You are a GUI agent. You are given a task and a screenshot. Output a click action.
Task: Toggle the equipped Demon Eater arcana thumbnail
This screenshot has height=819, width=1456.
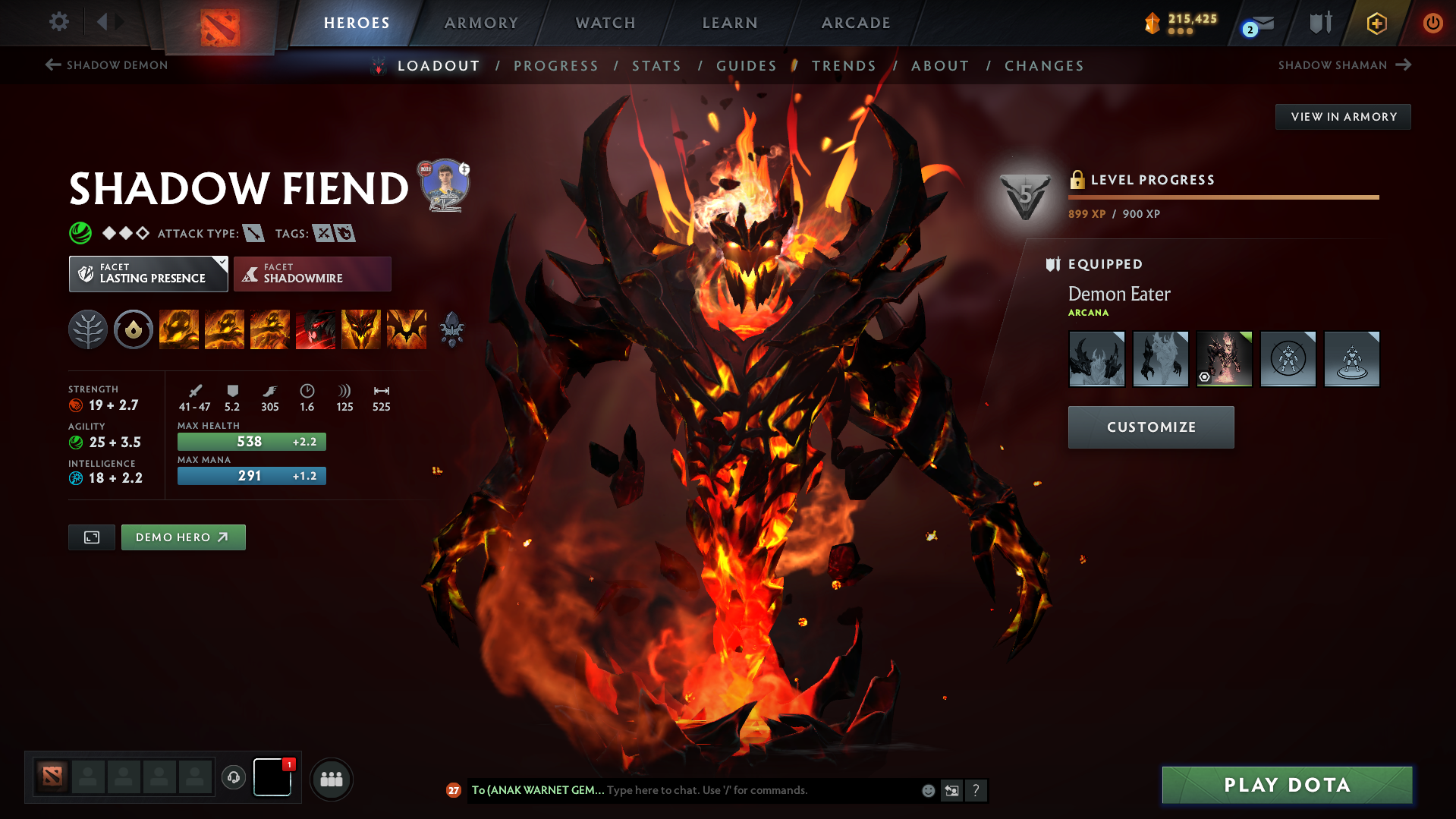pos(1224,358)
